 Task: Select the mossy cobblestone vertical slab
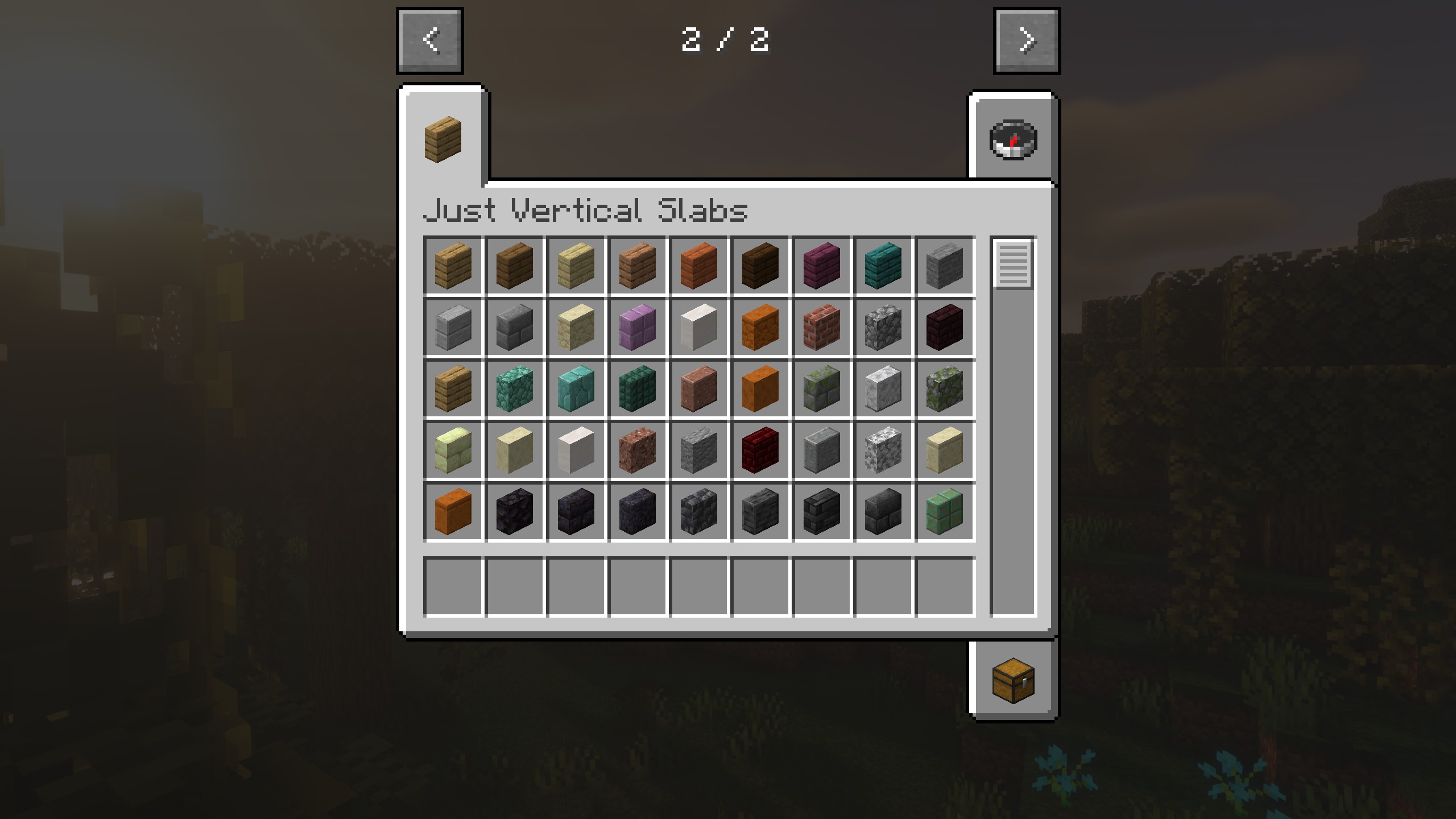point(944,388)
